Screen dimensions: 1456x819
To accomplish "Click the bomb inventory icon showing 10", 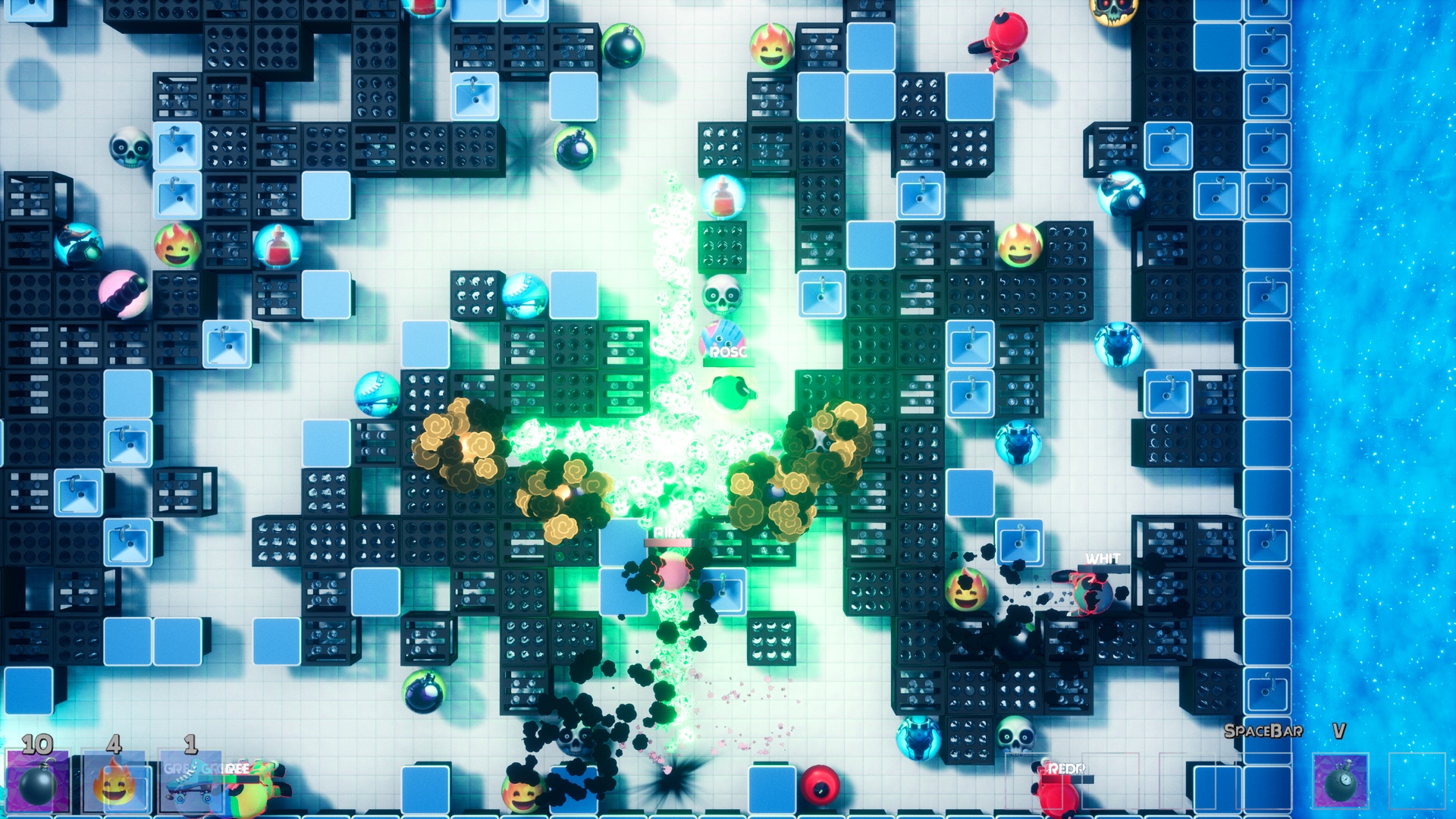I will click(36, 781).
